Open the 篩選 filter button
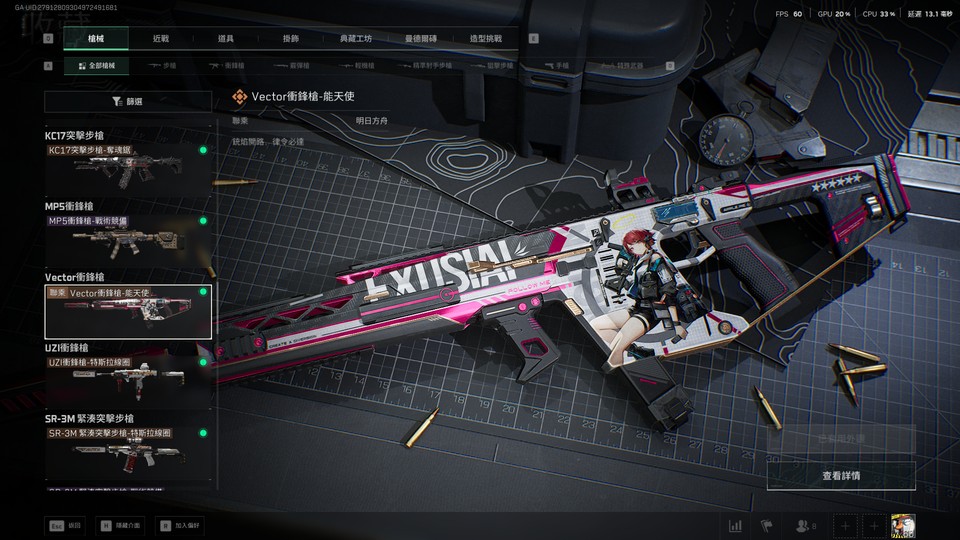The image size is (960, 540). [127, 101]
